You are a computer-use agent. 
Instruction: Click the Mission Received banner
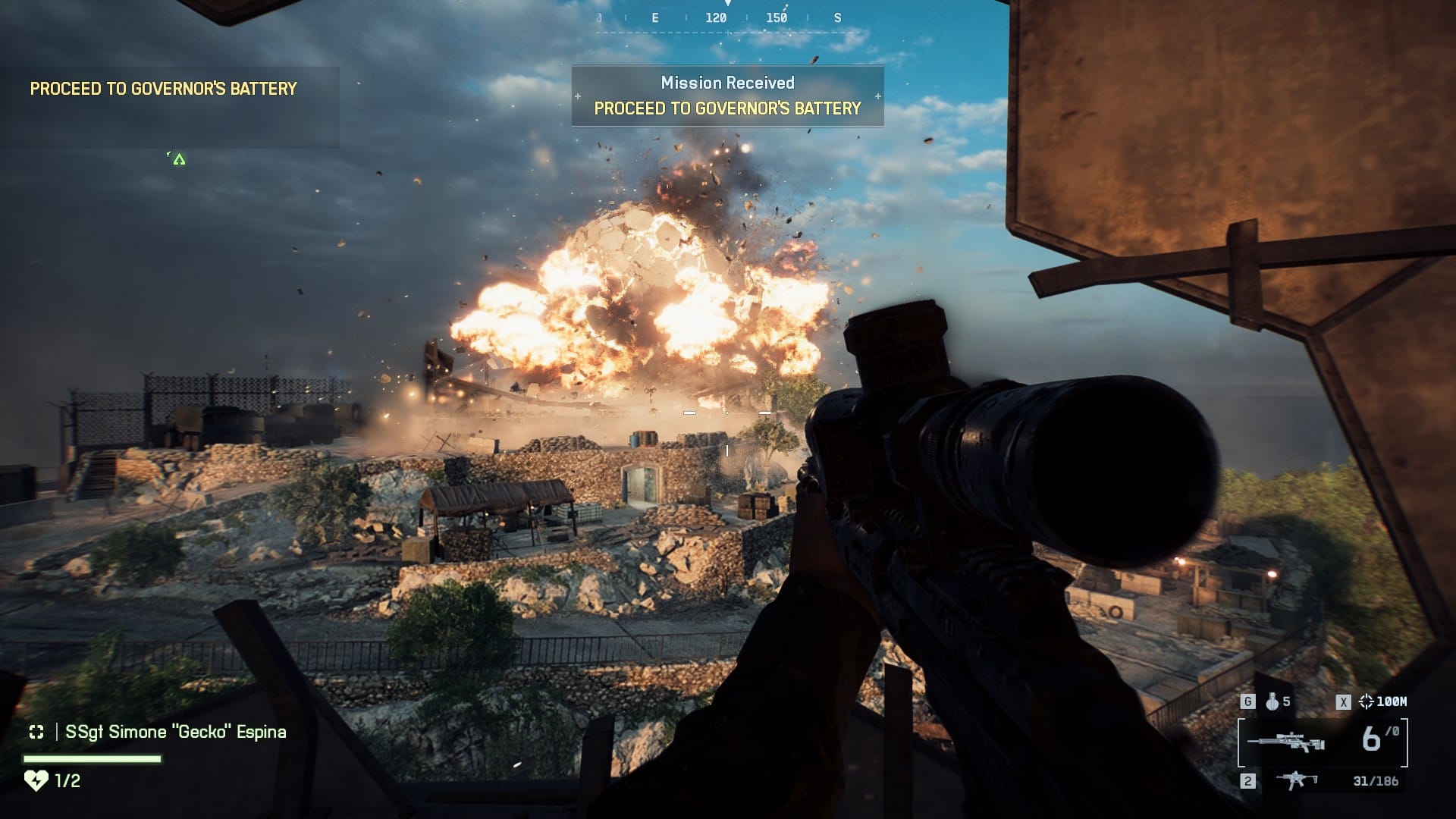(x=727, y=96)
